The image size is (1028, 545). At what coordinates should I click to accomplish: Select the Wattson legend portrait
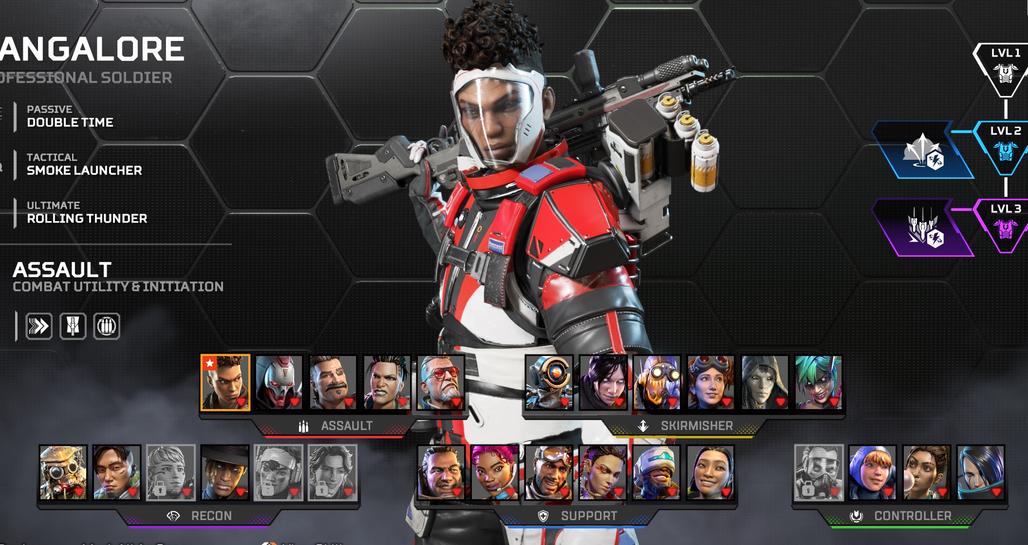pos(872,472)
